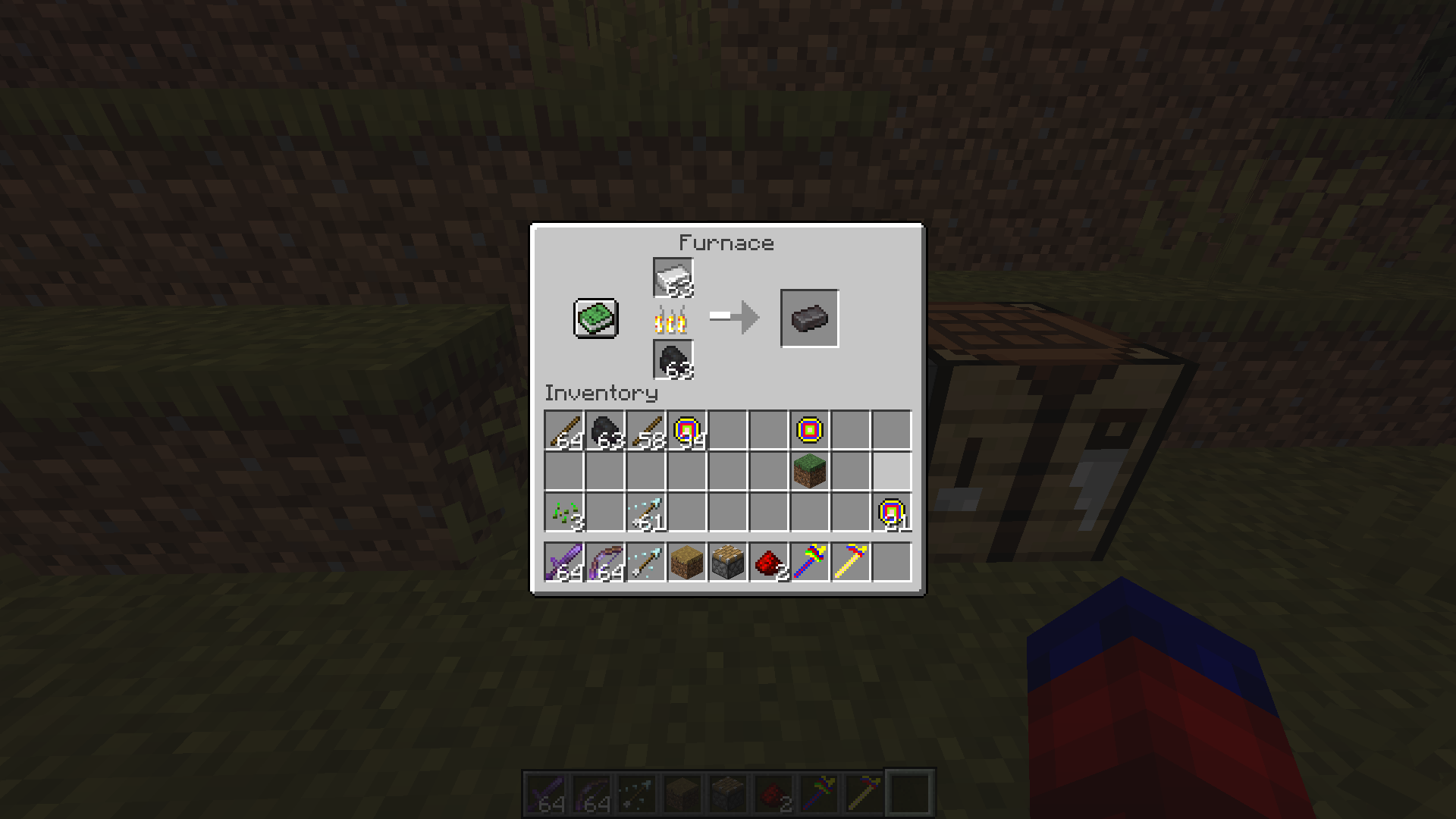Take the netherite ingot from the output slot
The image size is (1456, 819).
[808, 317]
